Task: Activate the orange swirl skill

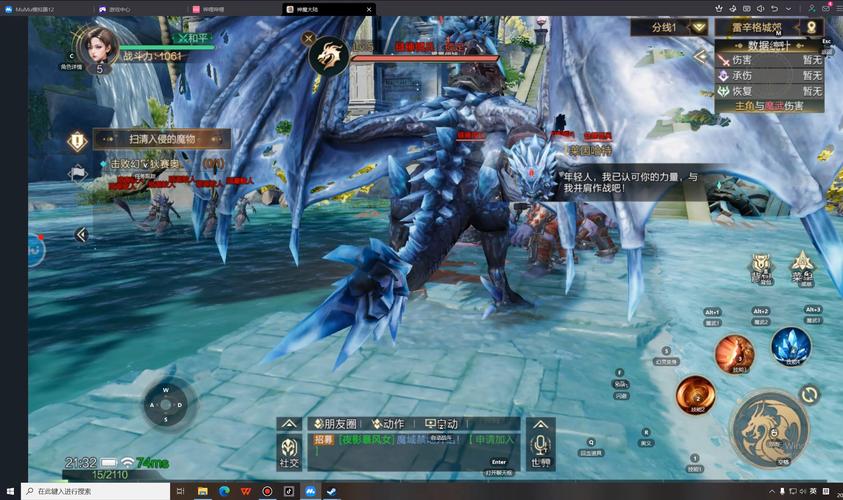Action: point(694,395)
